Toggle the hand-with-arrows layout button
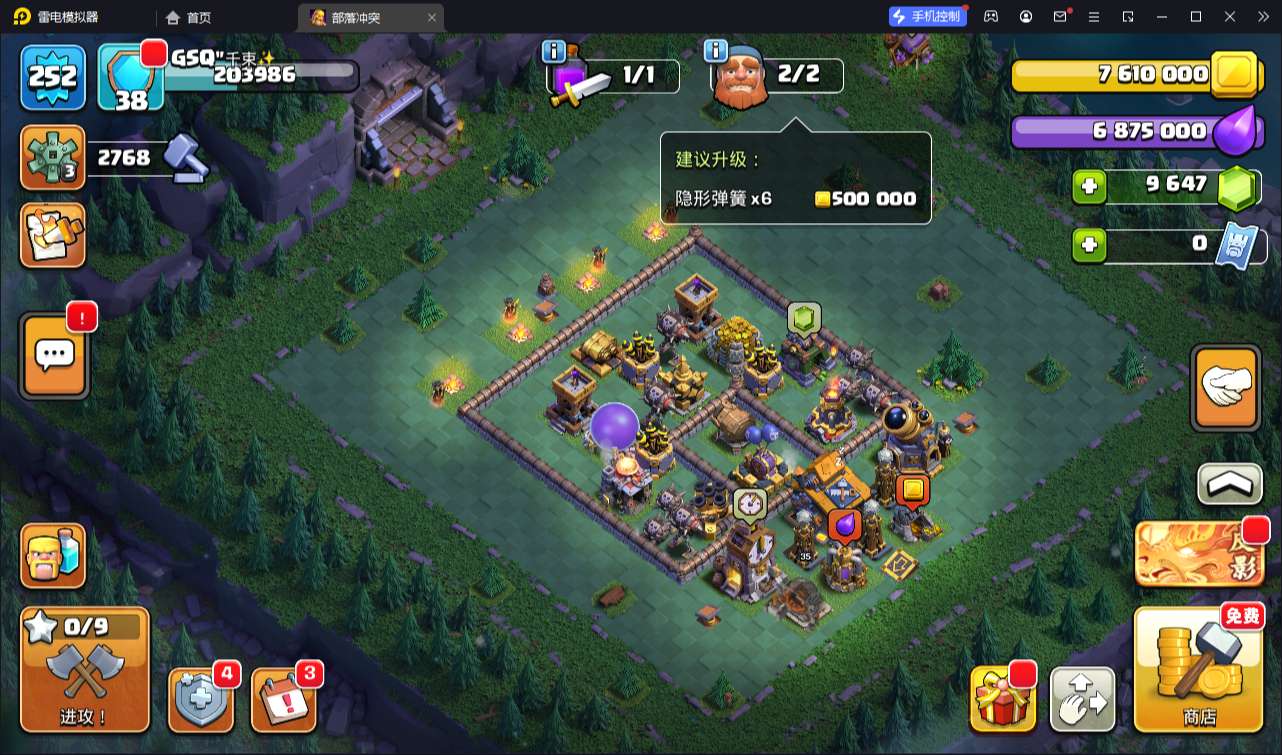 pyautogui.click(x=1082, y=699)
